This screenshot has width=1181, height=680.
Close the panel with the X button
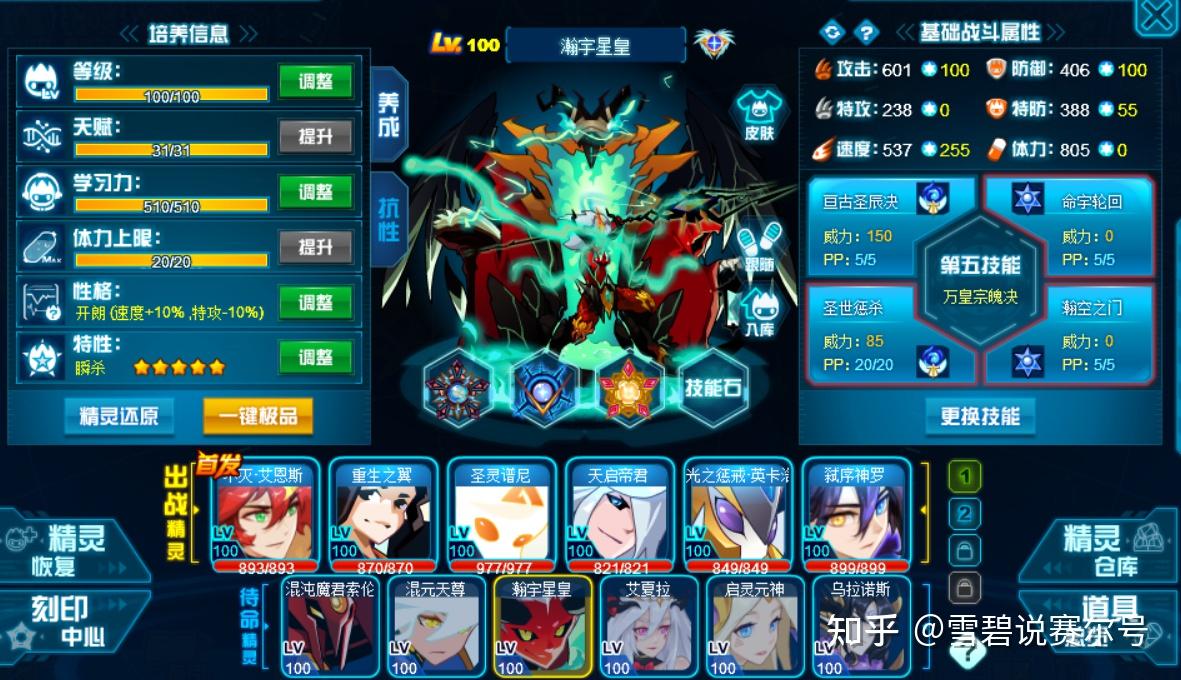(1157, 17)
